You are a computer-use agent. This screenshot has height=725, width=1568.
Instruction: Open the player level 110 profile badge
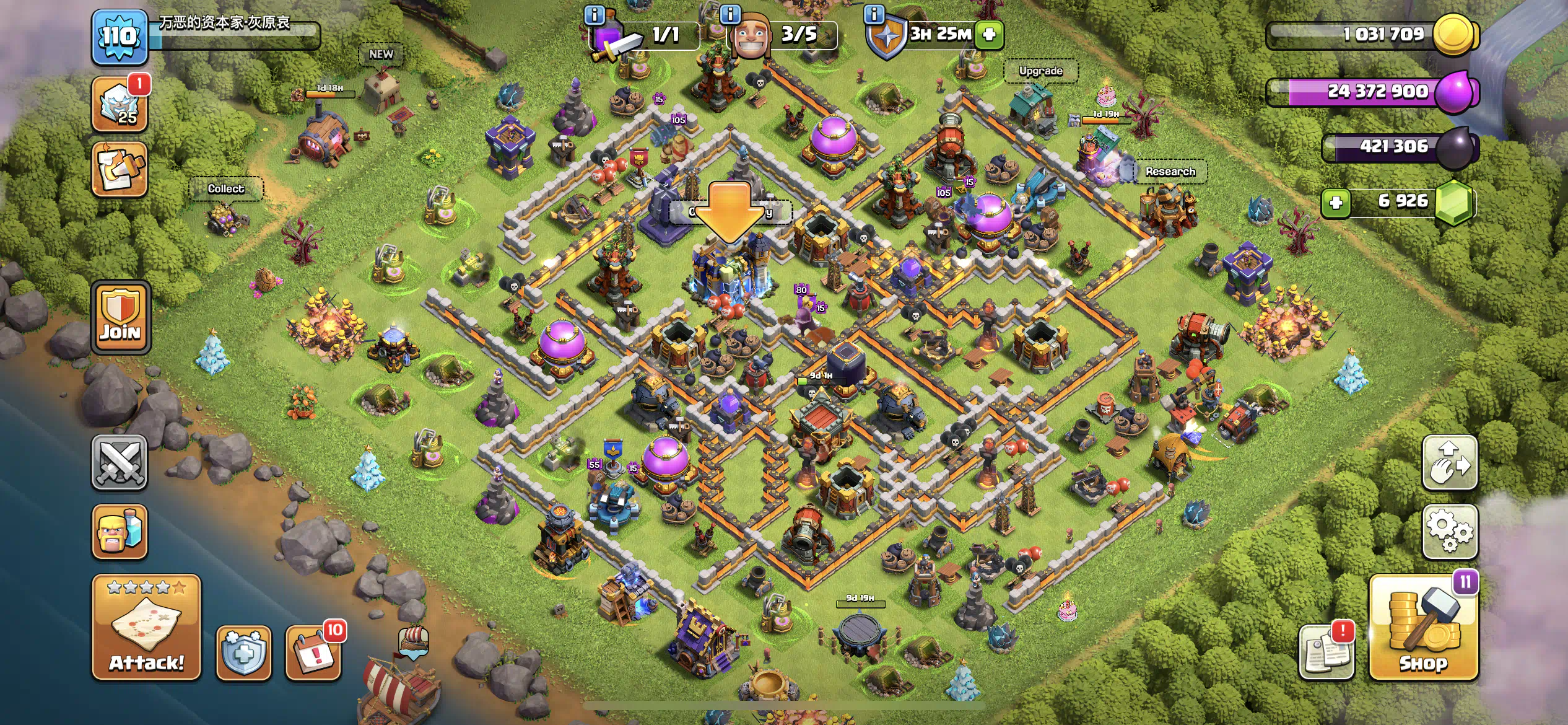click(x=120, y=37)
